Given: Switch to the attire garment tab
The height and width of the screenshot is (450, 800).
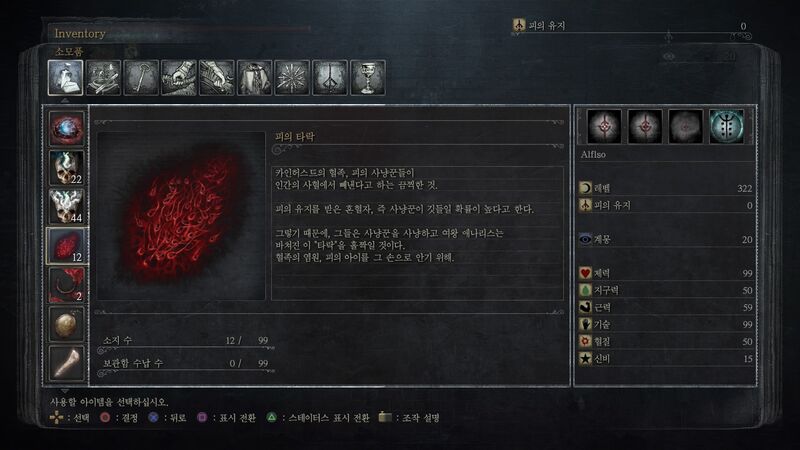Looking at the screenshot, I should pos(254,78).
